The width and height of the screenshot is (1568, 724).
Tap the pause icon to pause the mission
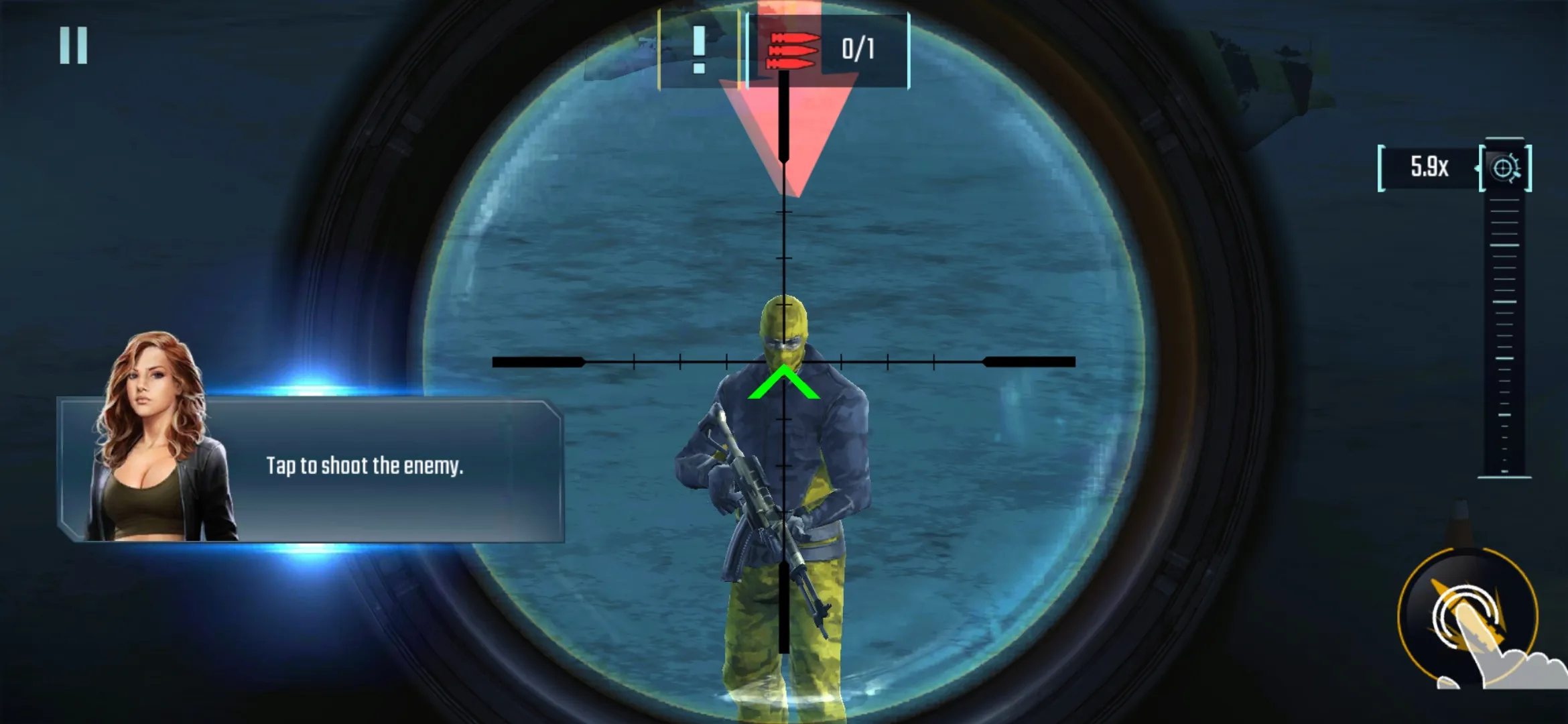click(x=74, y=44)
